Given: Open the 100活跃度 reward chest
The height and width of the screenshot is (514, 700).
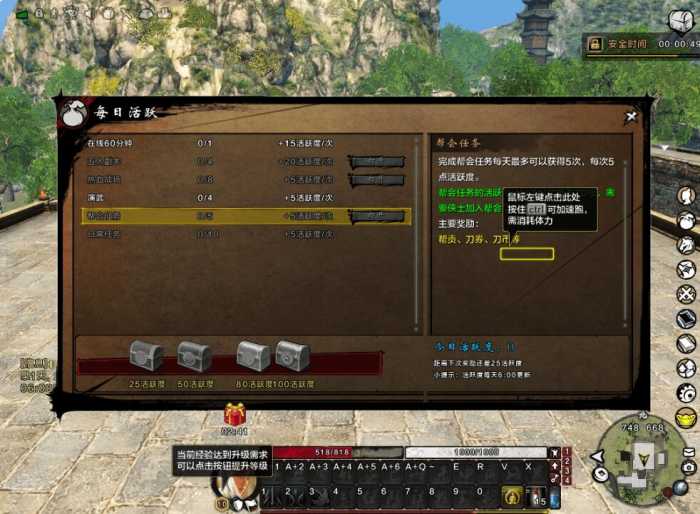Looking at the screenshot, I should (292, 356).
